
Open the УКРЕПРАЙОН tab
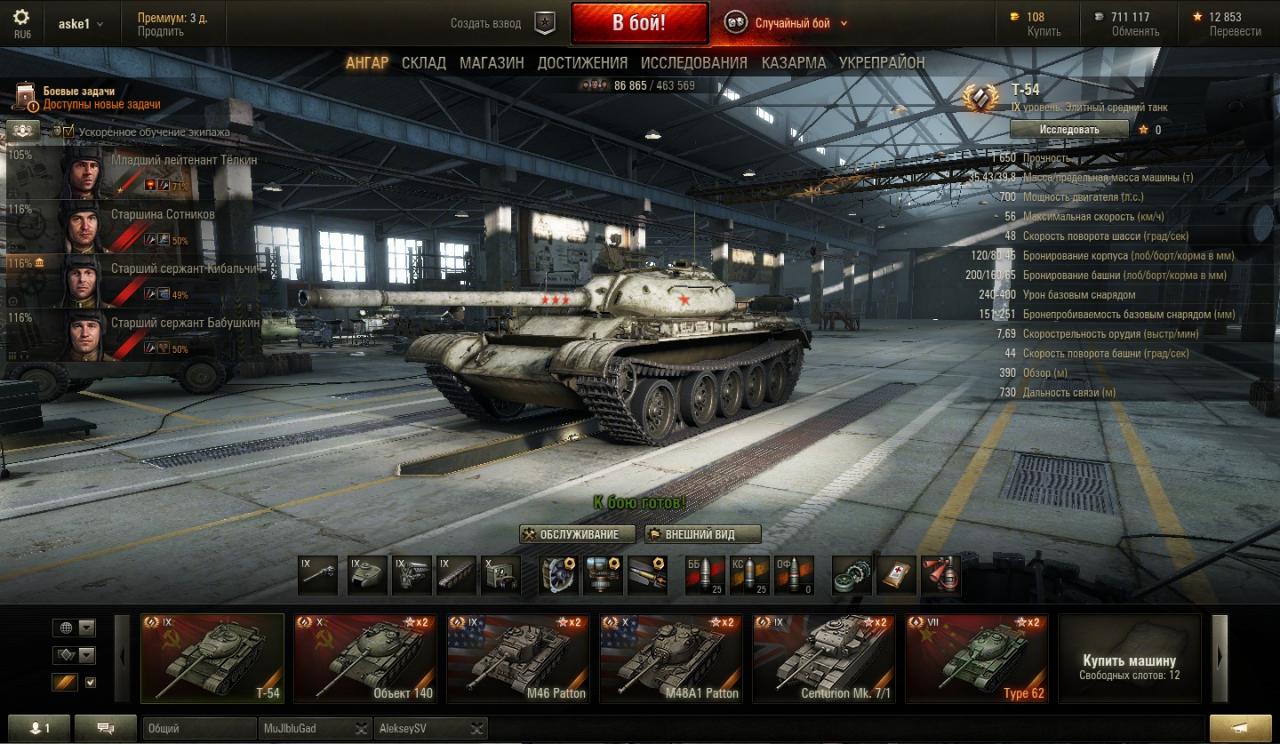tap(882, 63)
